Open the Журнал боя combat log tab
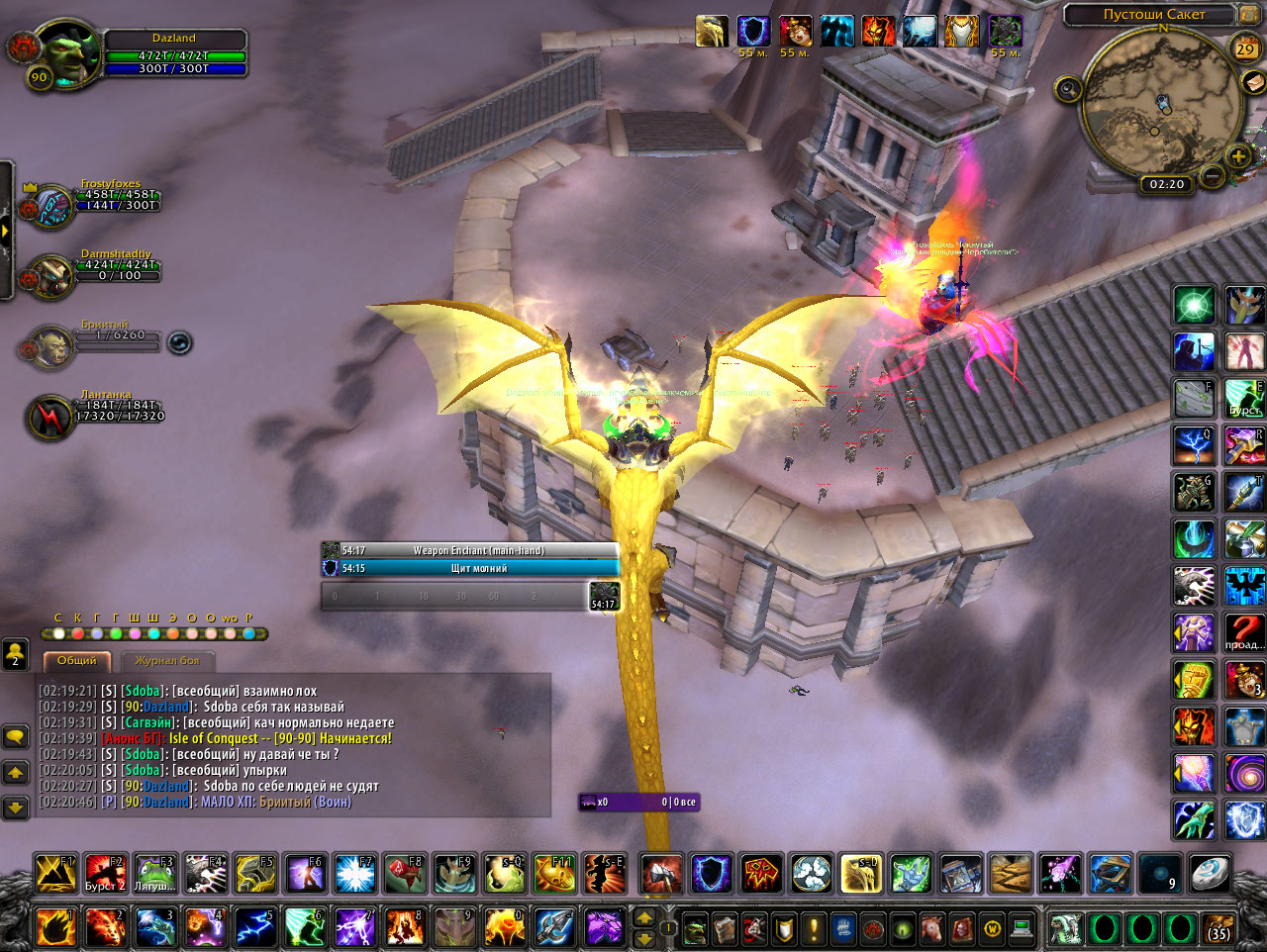This screenshot has width=1267, height=952. 166,660
